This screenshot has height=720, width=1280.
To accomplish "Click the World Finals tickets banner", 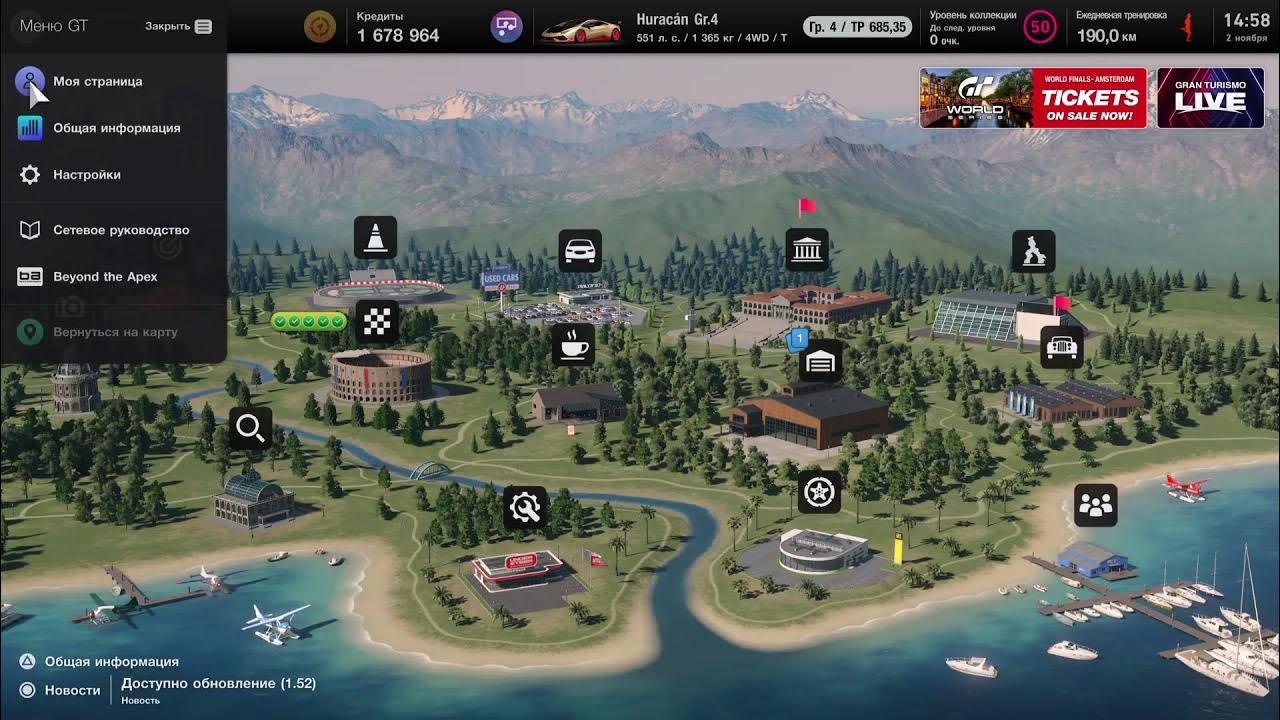I will (1033, 98).
